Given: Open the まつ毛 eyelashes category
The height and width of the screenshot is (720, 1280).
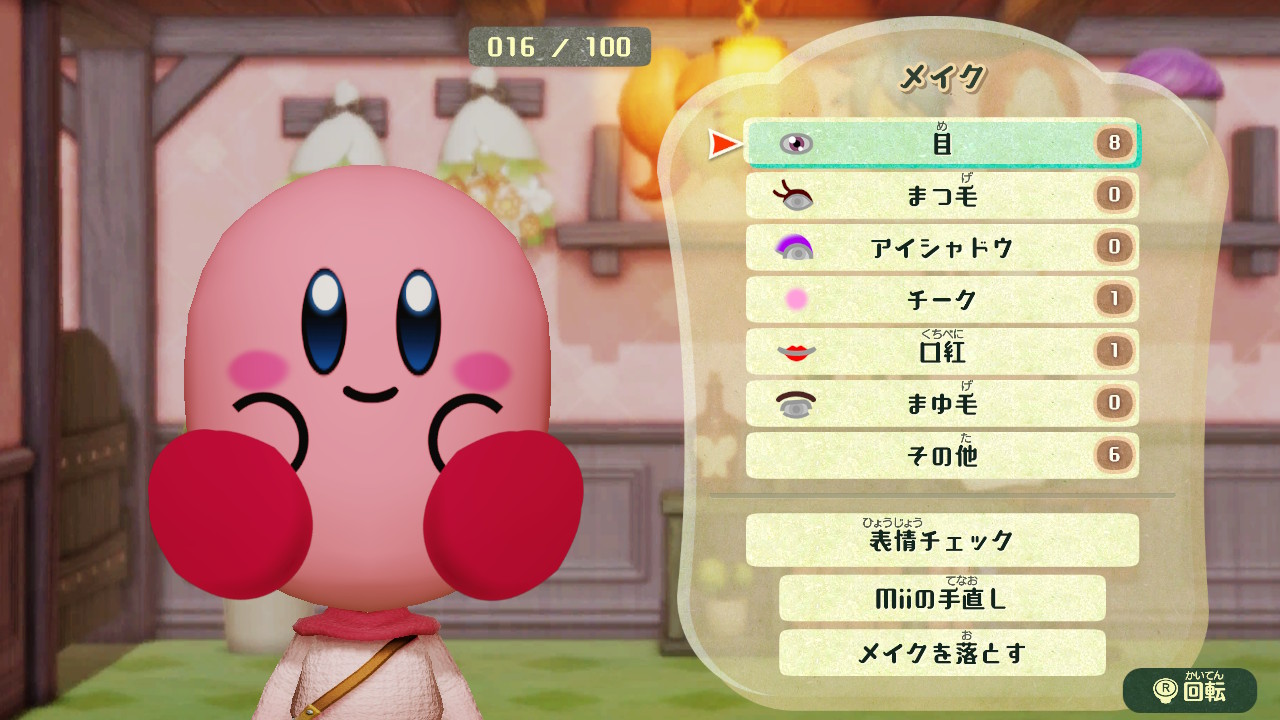Looking at the screenshot, I should coord(940,196).
